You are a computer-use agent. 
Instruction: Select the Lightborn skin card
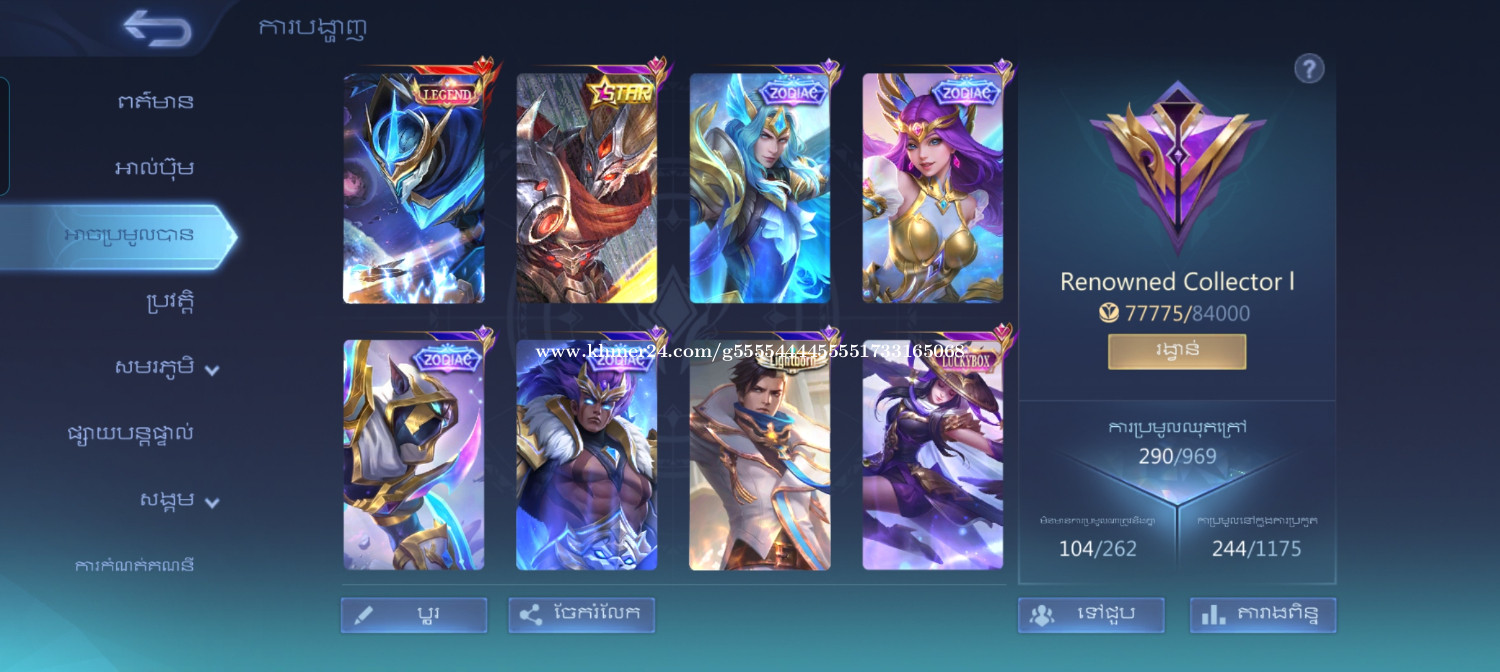click(760, 455)
